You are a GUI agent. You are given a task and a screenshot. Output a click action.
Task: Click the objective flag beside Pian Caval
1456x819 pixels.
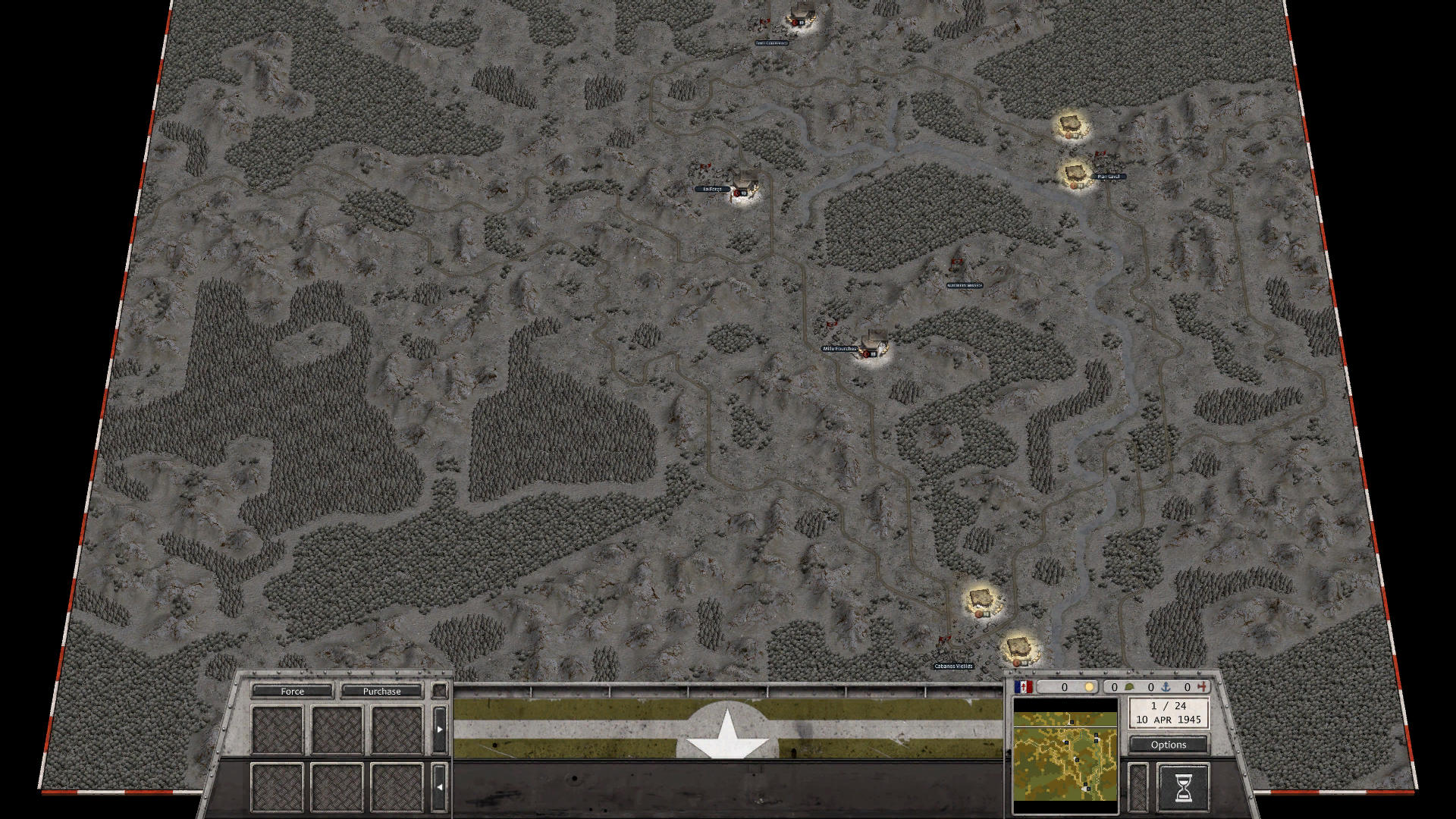tap(1100, 155)
